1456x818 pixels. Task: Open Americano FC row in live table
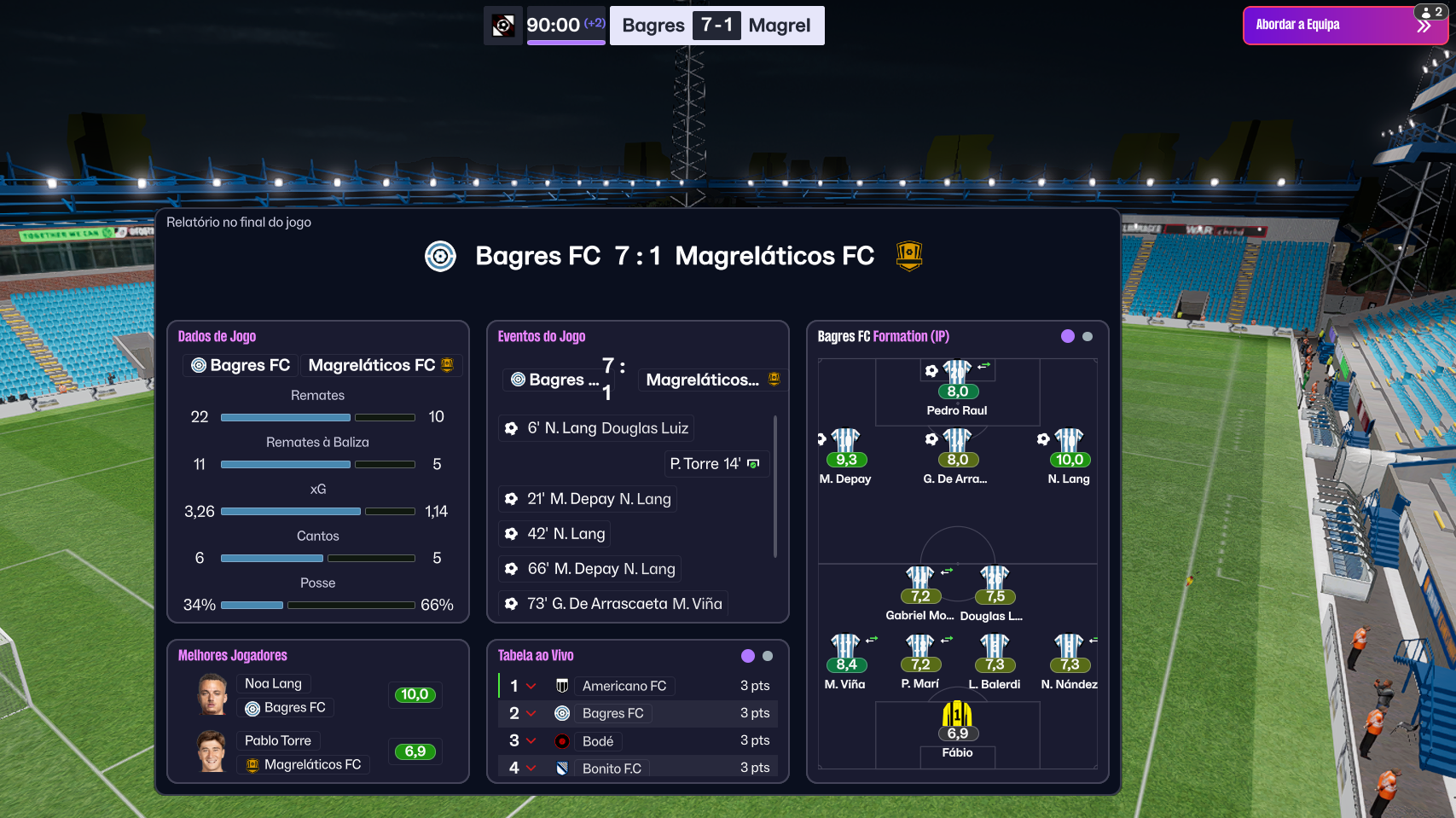(x=624, y=686)
